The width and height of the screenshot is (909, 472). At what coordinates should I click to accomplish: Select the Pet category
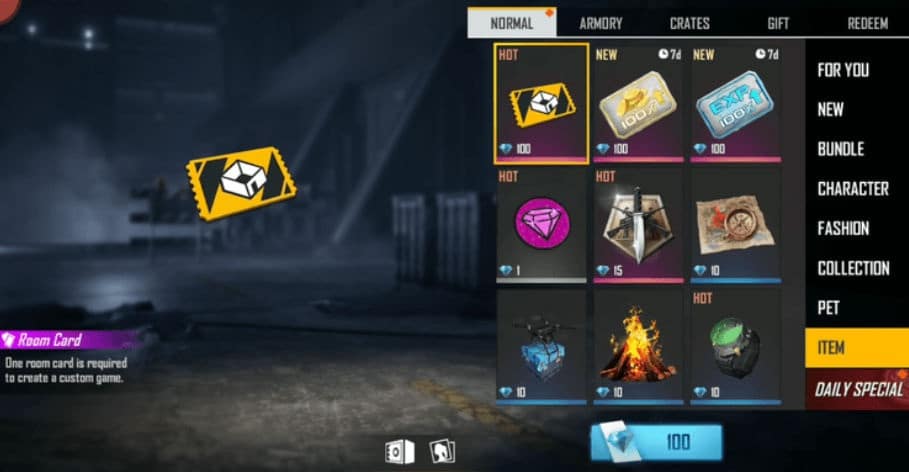point(828,308)
